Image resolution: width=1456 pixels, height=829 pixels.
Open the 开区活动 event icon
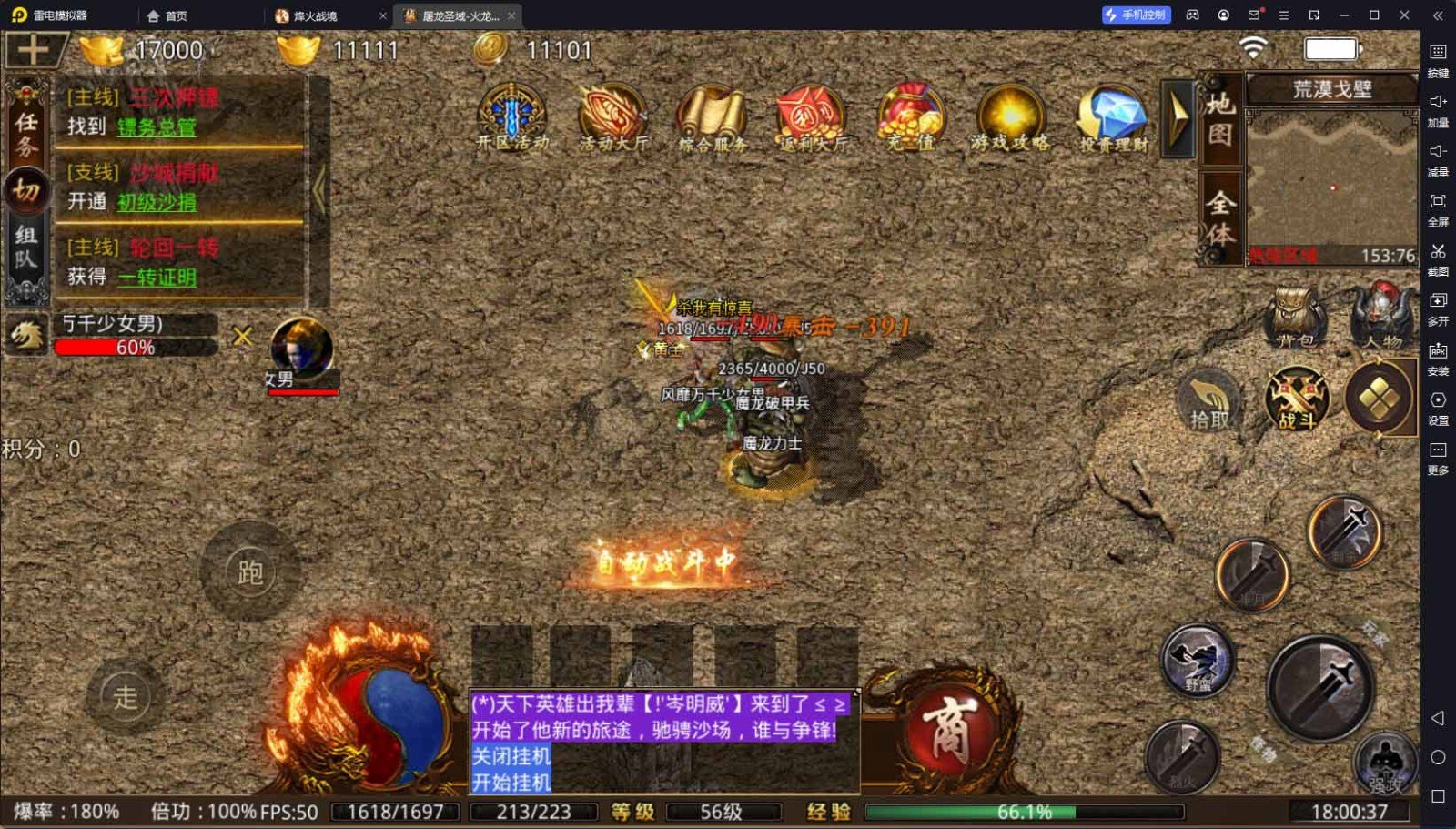coord(512,118)
